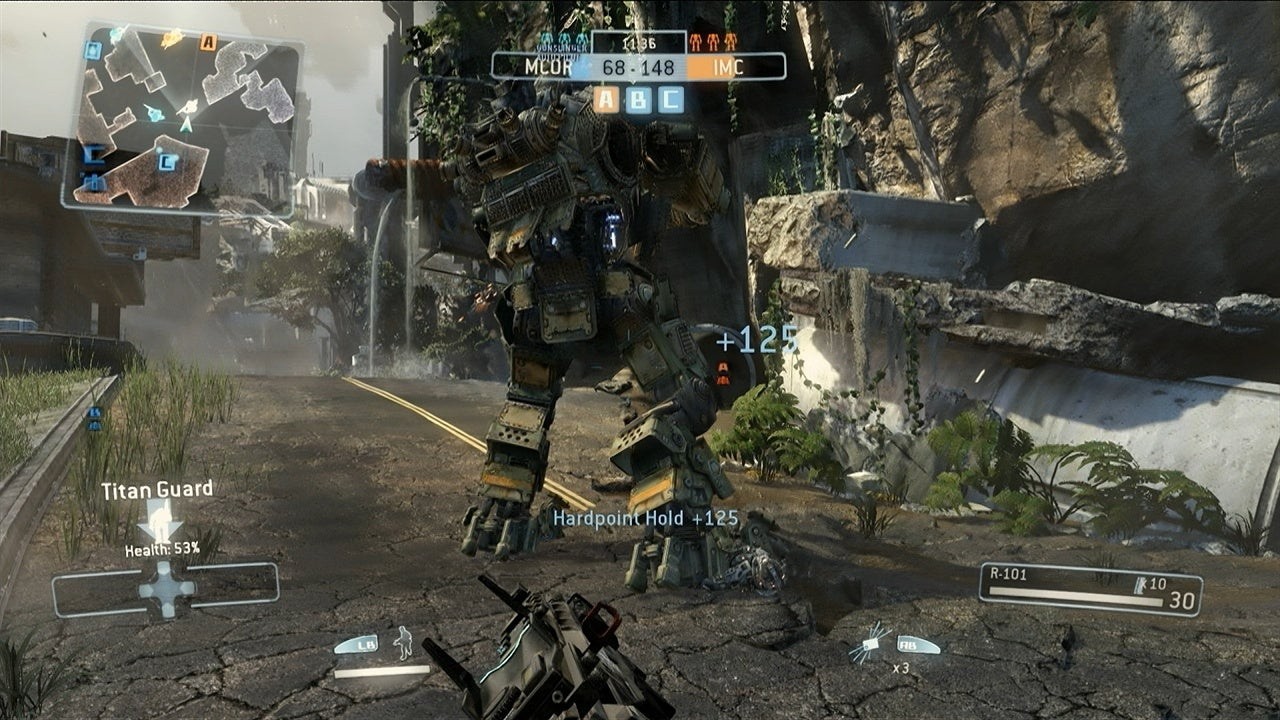This screenshot has width=1280, height=720.
Task: Open the minimap in the corner
Action: [182, 118]
